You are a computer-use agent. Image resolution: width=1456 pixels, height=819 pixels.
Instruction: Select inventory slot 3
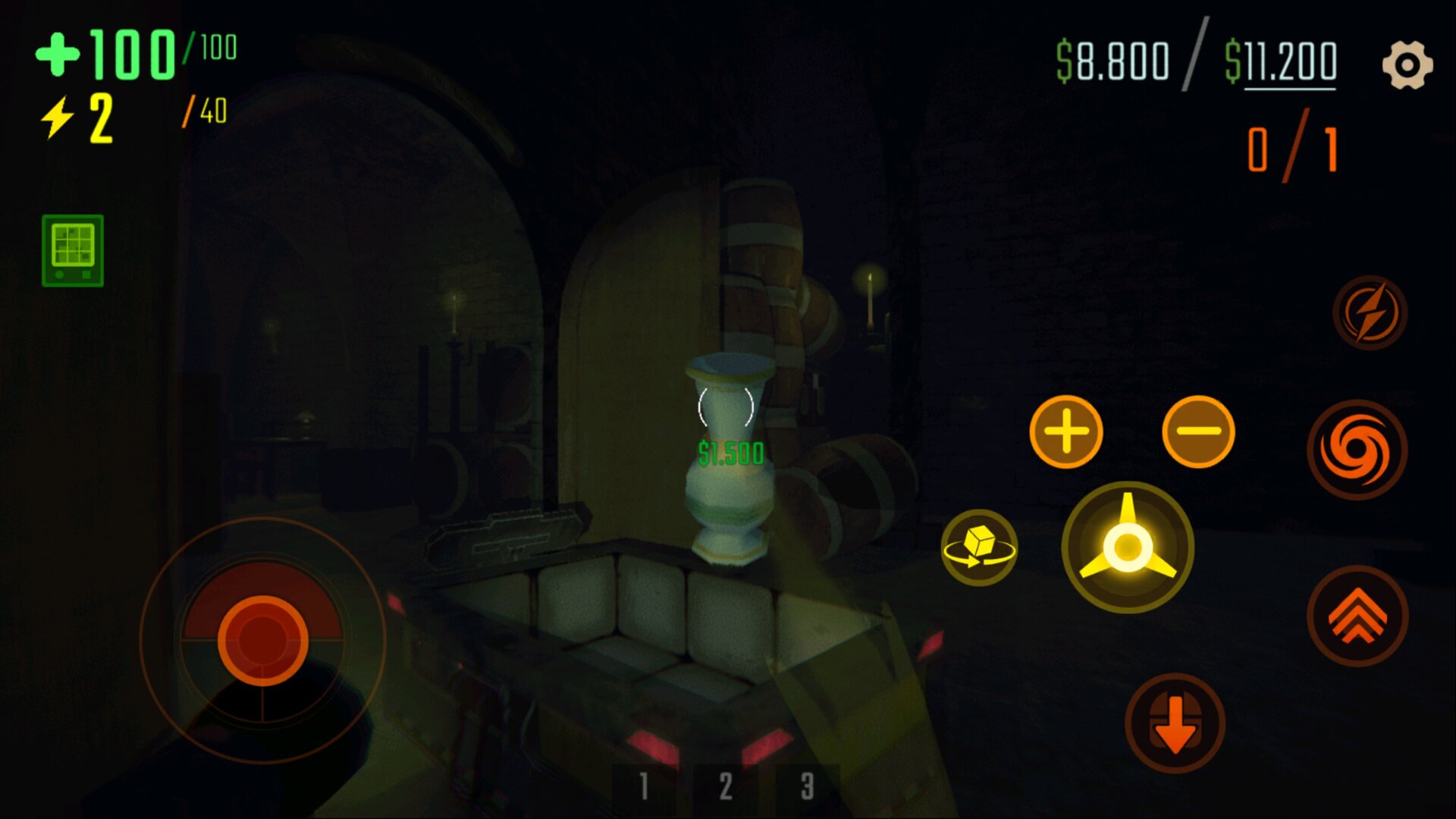tap(807, 787)
